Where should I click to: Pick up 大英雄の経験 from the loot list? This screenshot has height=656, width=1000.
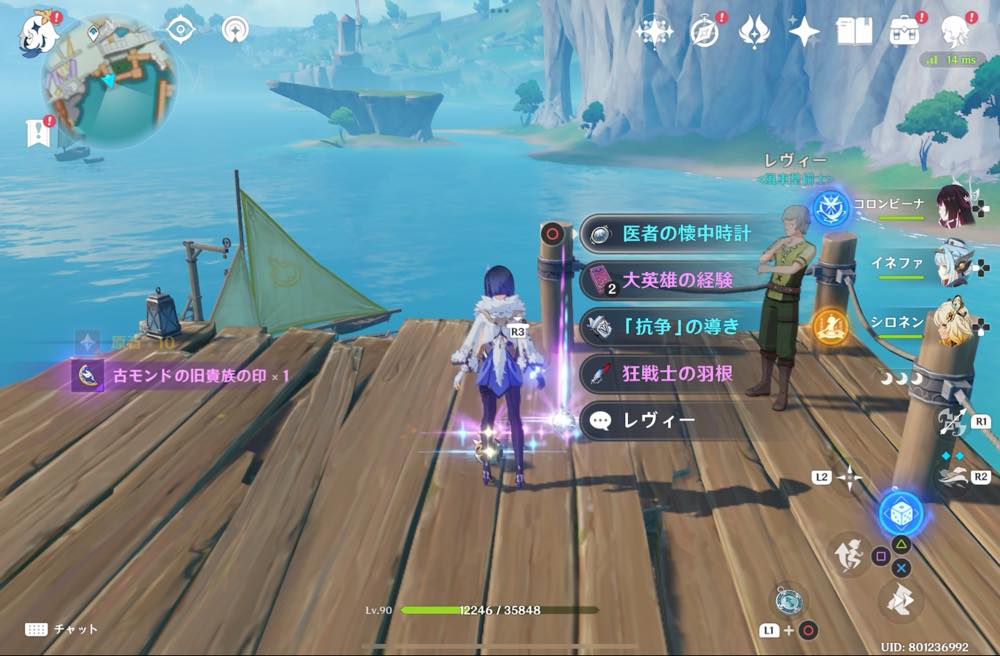[678, 280]
